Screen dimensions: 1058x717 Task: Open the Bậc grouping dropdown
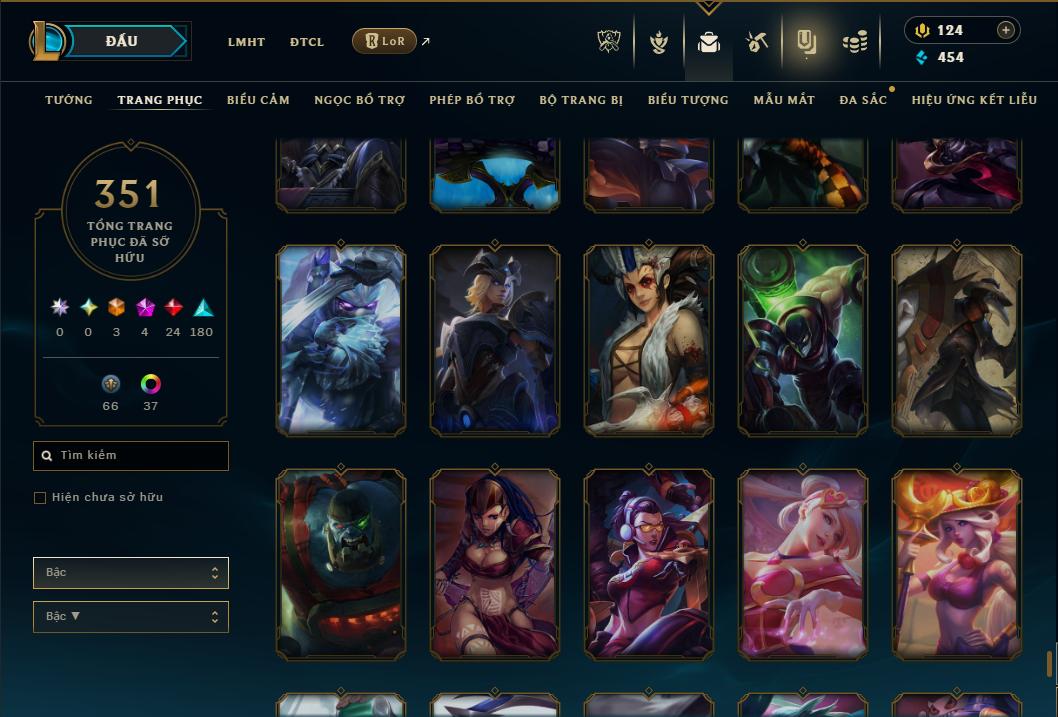pos(131,573)
